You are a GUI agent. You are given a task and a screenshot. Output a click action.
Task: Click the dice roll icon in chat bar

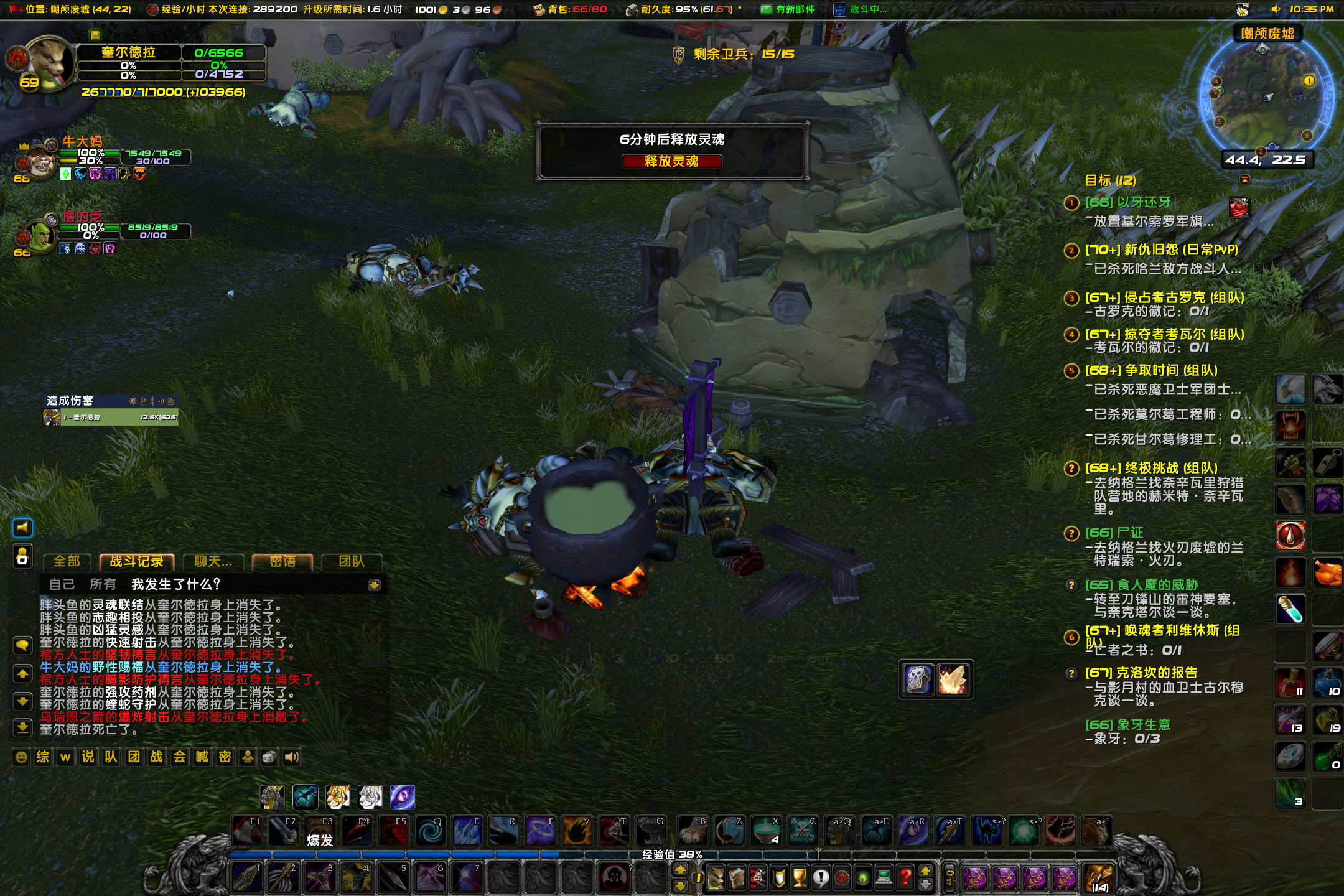(x=269, y=757)
